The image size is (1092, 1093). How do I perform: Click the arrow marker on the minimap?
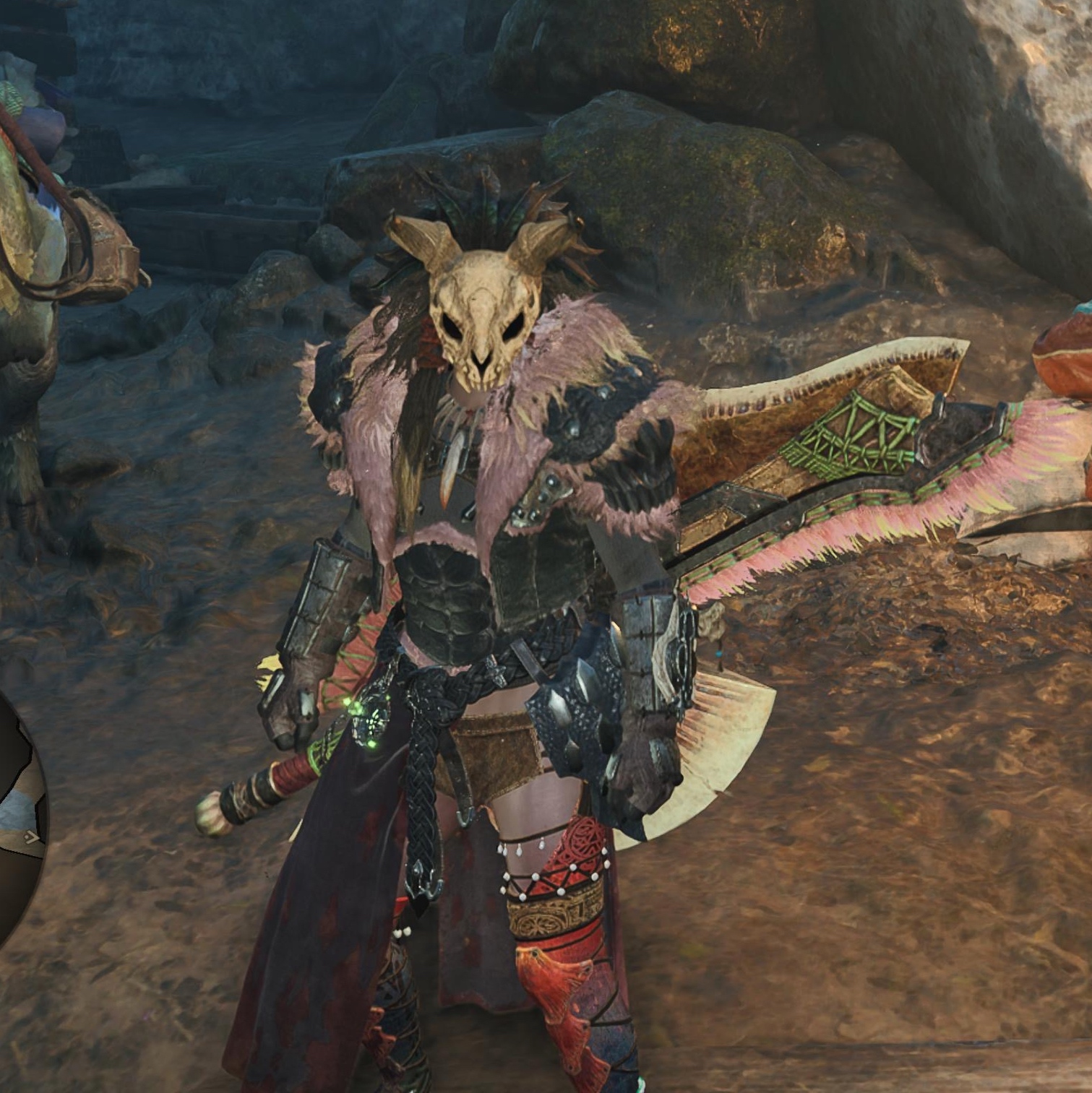(32, 838)
